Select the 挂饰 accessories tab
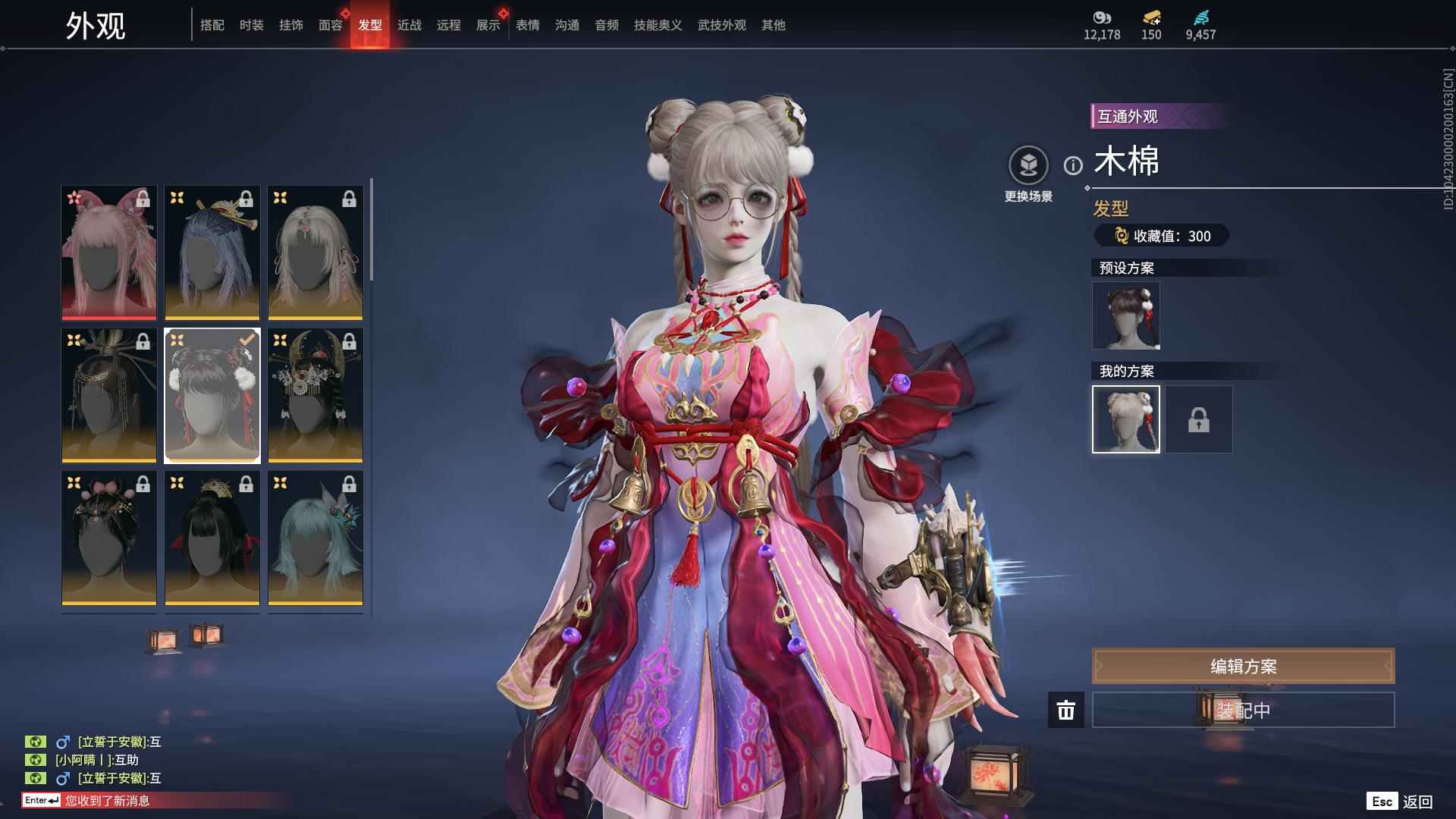1456x819 pixels. click(291, 26)
